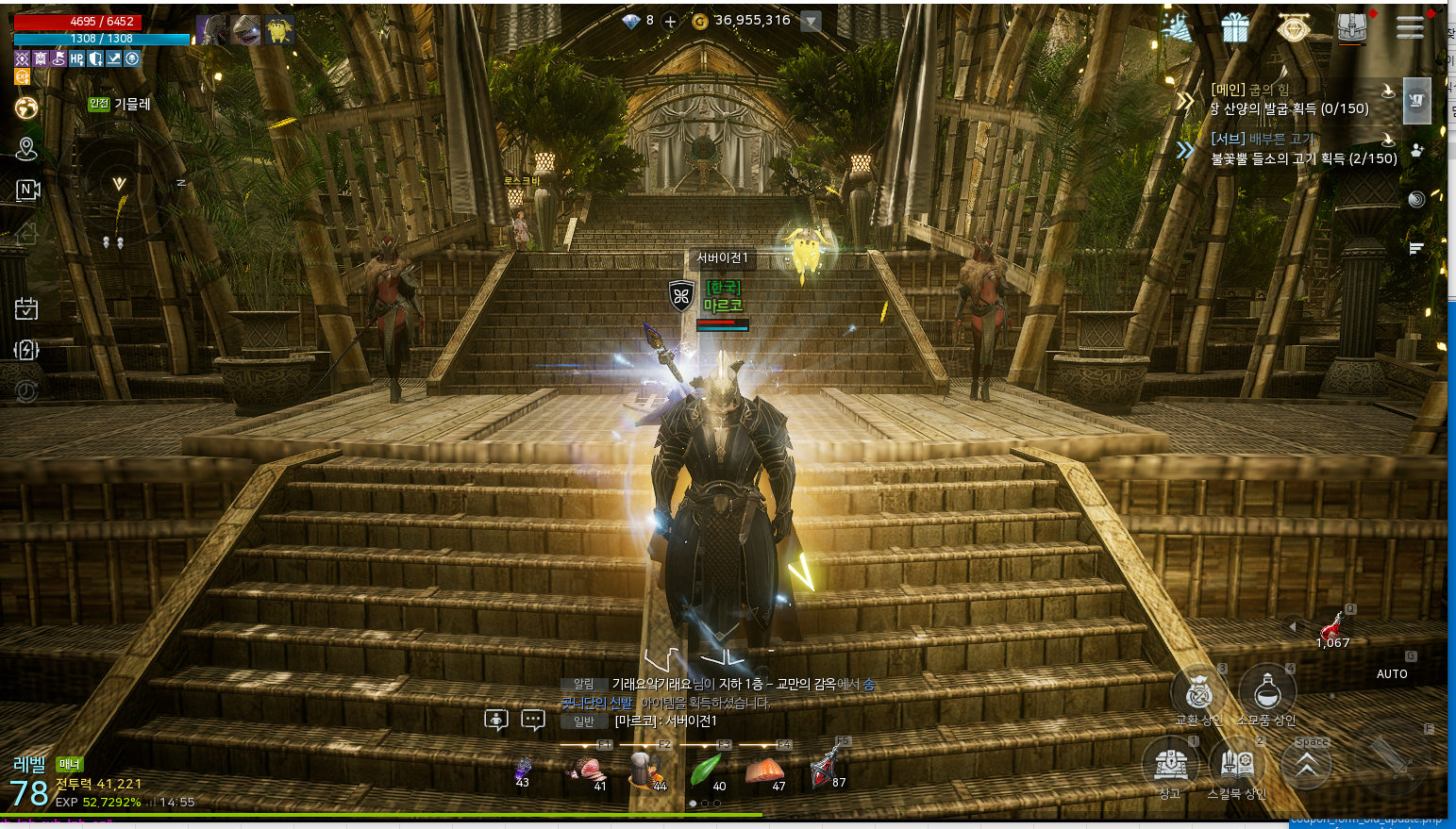Screen dimensions: 1456x829
Task: Toggle AUTO combat mode
Action: (x=1392, y=673)
